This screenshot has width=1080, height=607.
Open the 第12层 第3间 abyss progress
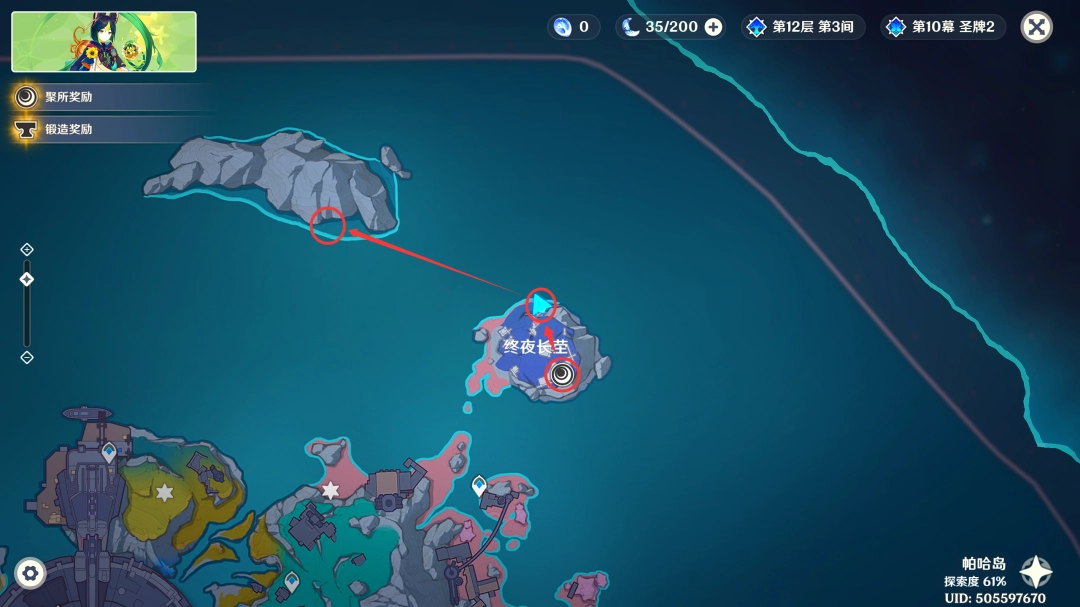pyautogui.click(x=801, y=27)
